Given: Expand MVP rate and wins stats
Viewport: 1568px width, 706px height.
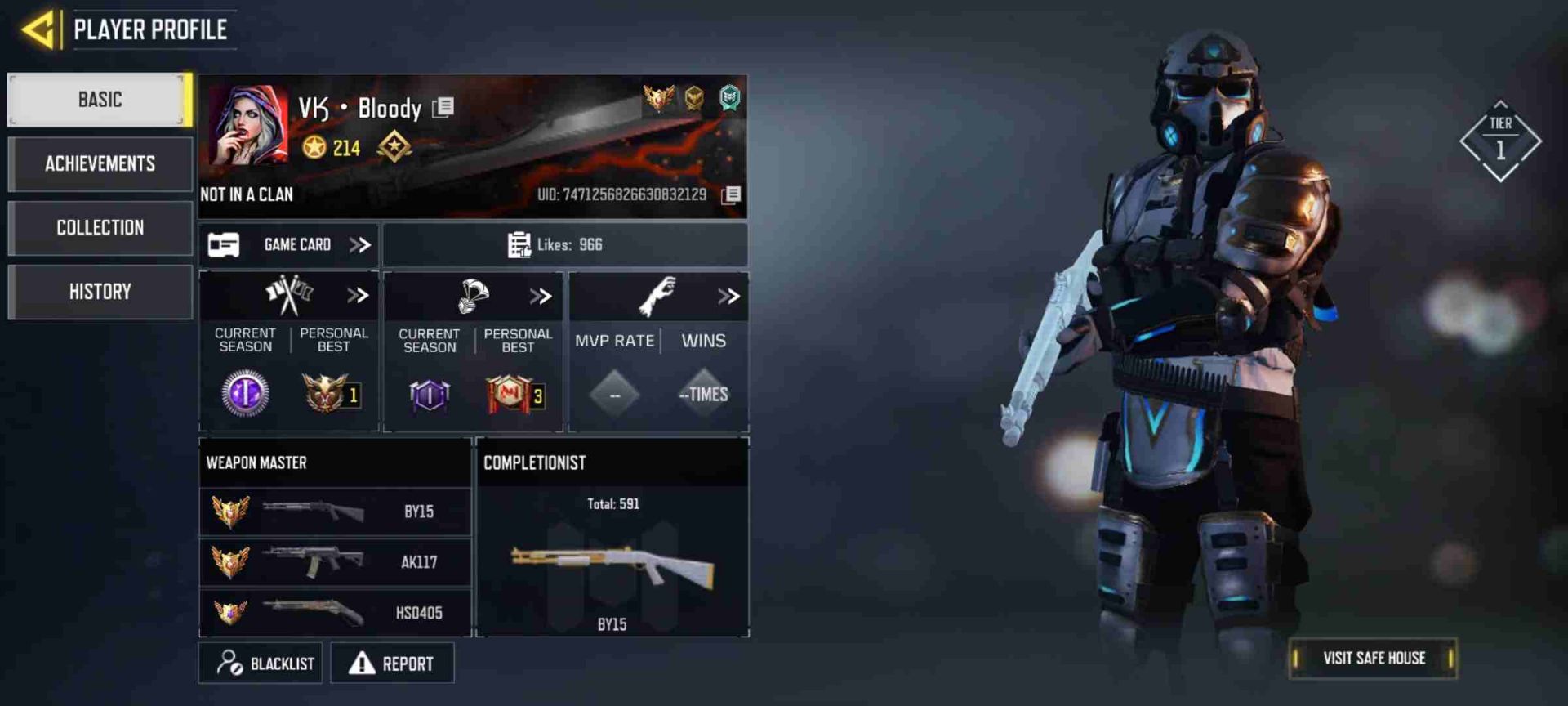Looking at the screenshot, I should (x=728, y=297).
